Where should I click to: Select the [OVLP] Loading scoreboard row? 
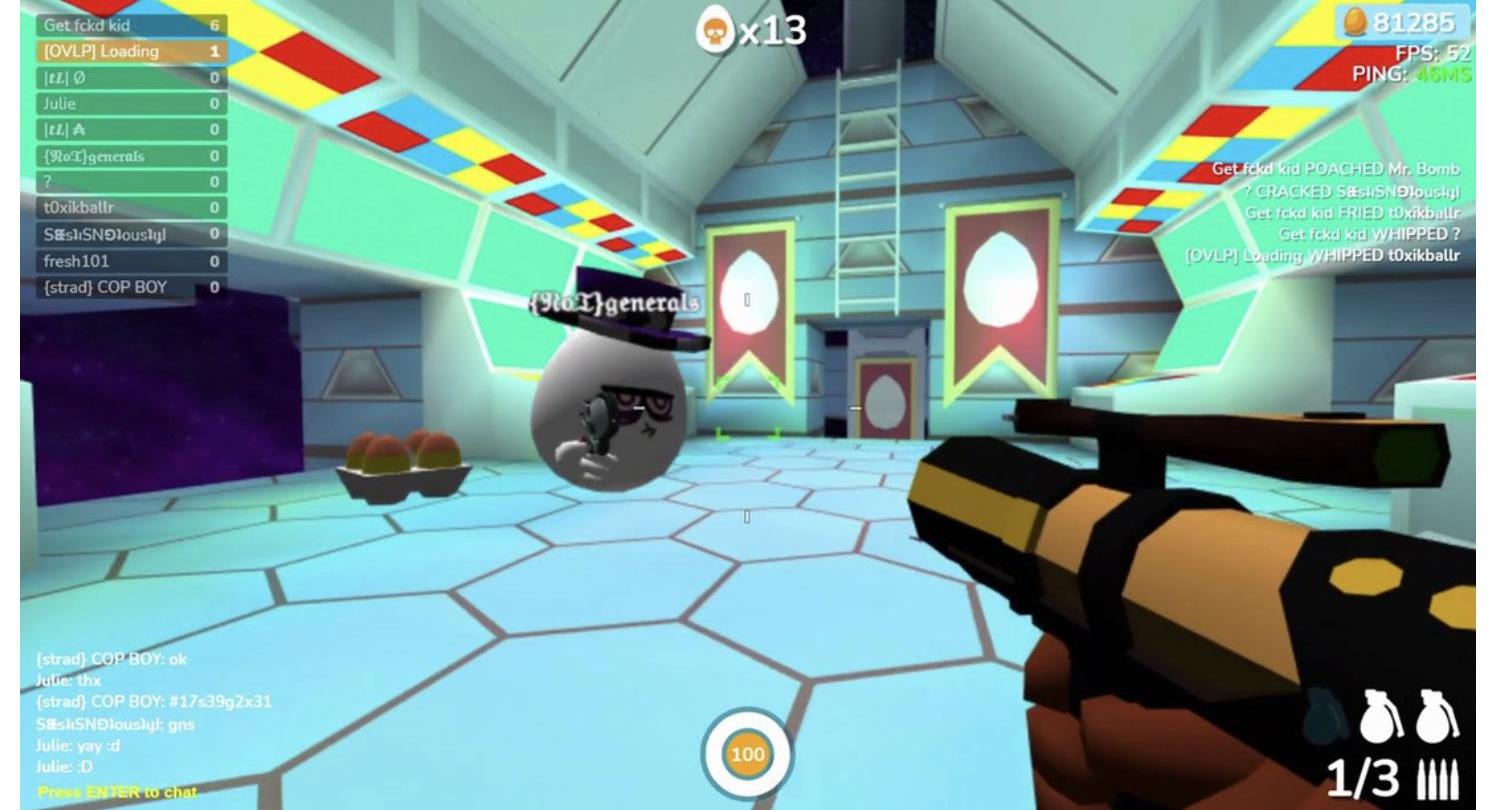130,51
